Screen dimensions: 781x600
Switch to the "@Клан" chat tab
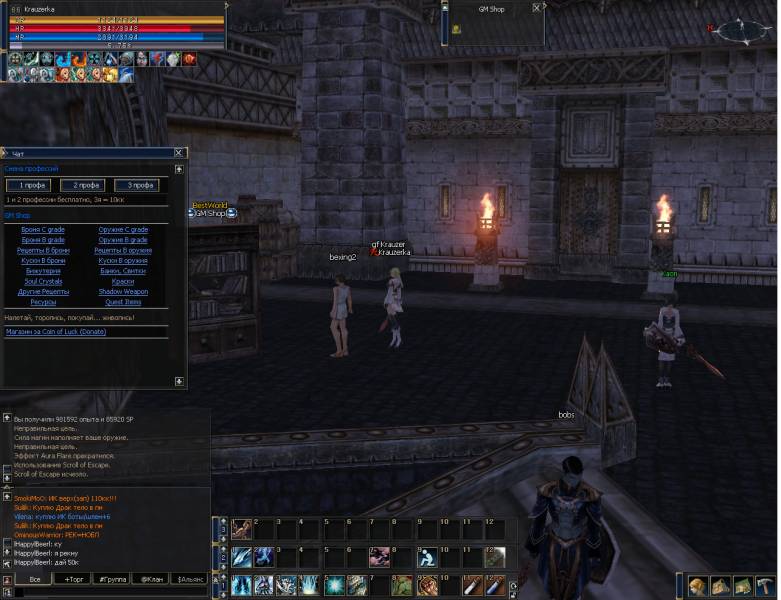(150, 579)
